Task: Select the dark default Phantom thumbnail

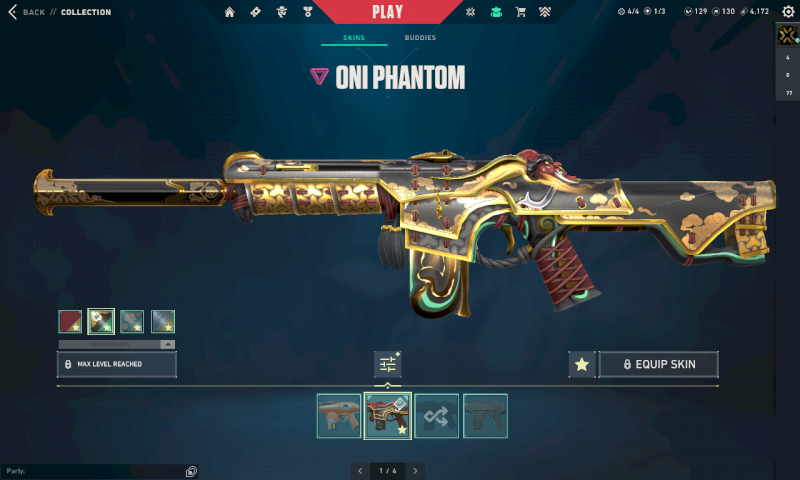Action: click(485, 415)
